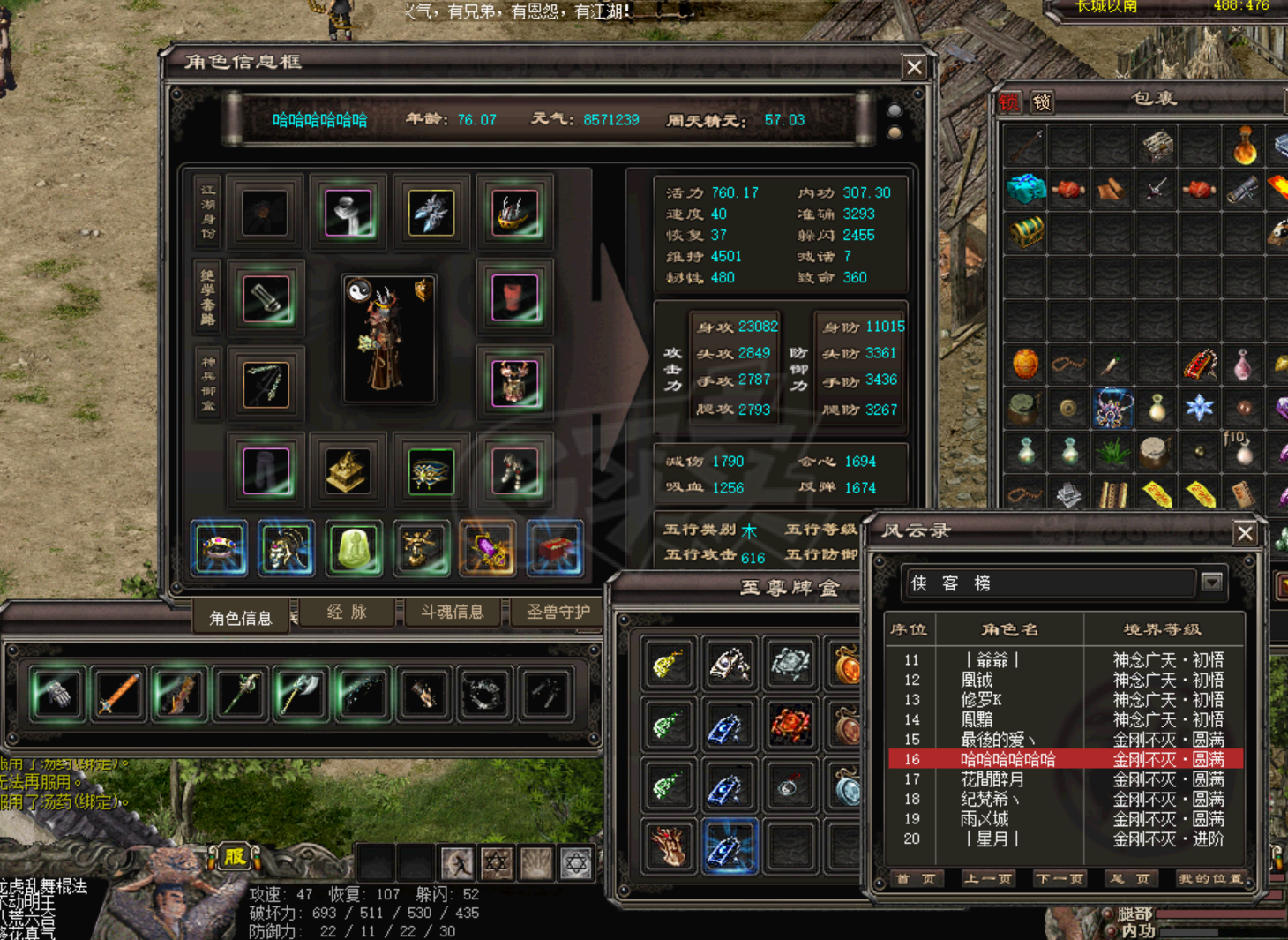This screenshot has height=940, width=1288.
Task: Choose the rank 11 player row
Action: (992, 659)
